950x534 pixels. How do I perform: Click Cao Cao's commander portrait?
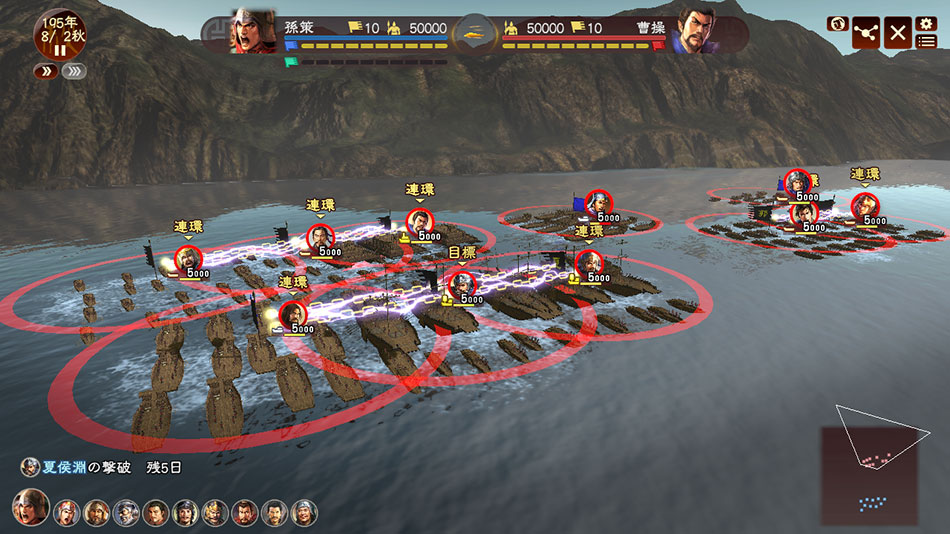(696, 32)
